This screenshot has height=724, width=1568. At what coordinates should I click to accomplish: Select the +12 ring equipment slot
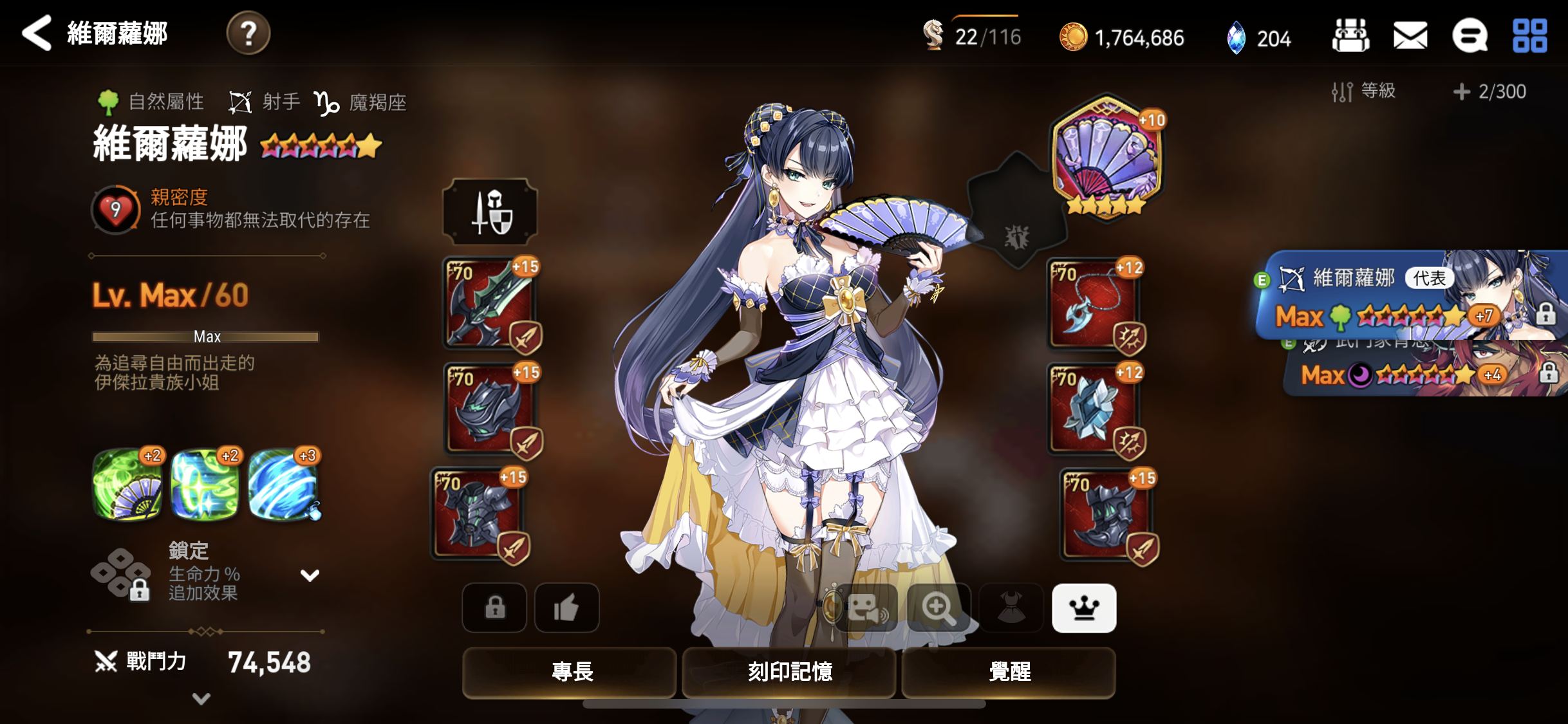tap(1094, 409)
